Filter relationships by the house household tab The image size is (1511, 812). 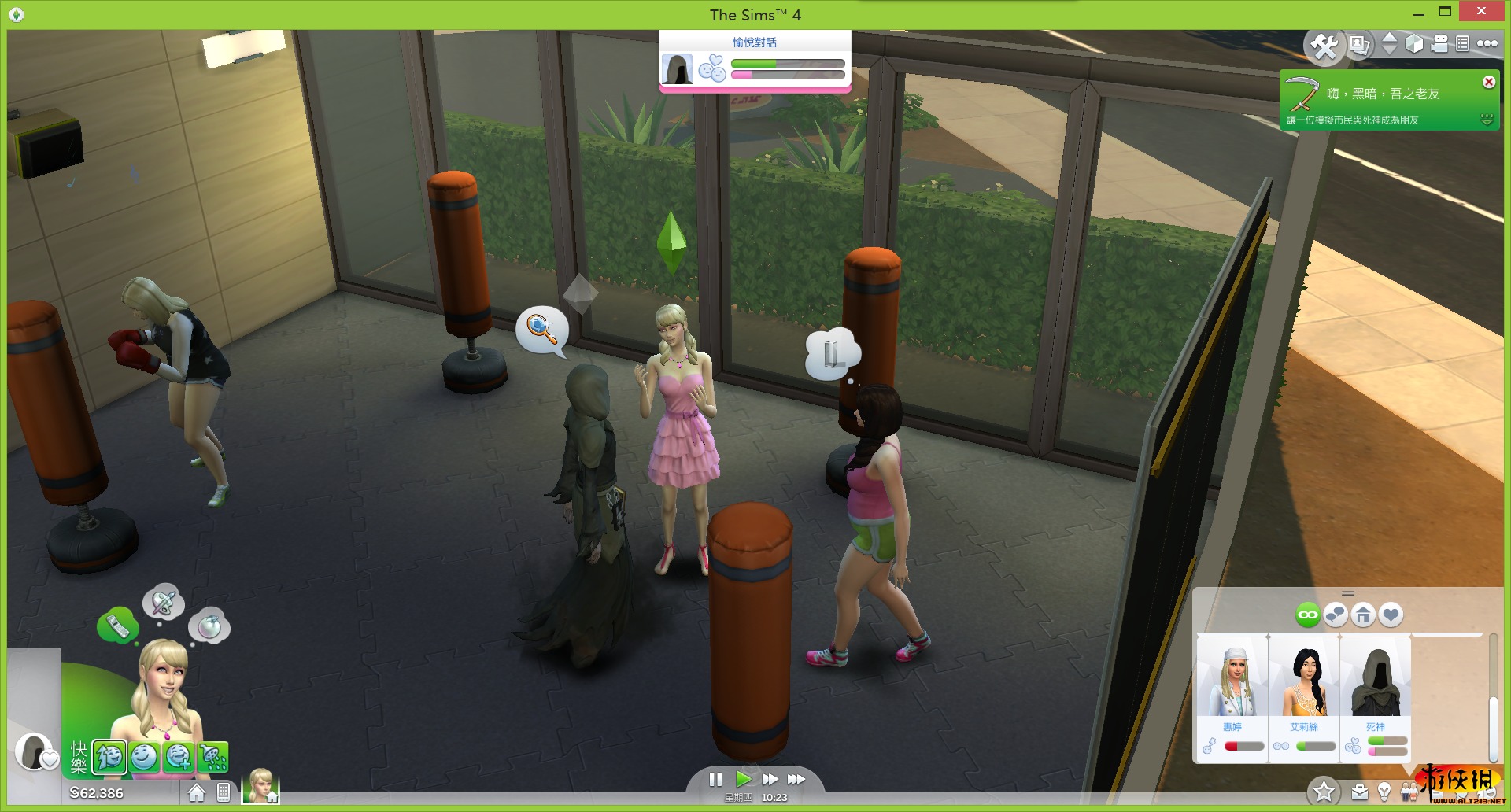point(1363,615)
